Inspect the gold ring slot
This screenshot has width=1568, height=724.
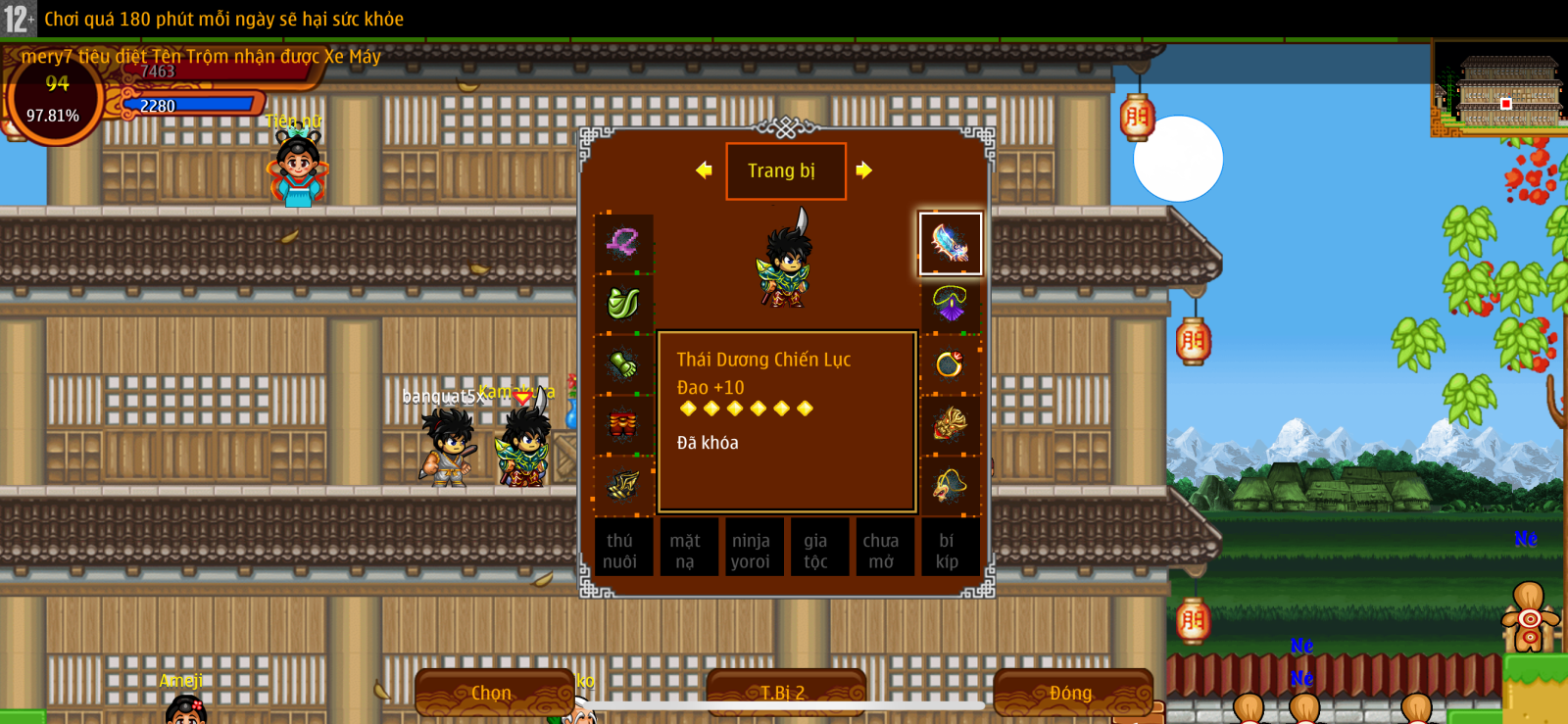pos(950,364)
